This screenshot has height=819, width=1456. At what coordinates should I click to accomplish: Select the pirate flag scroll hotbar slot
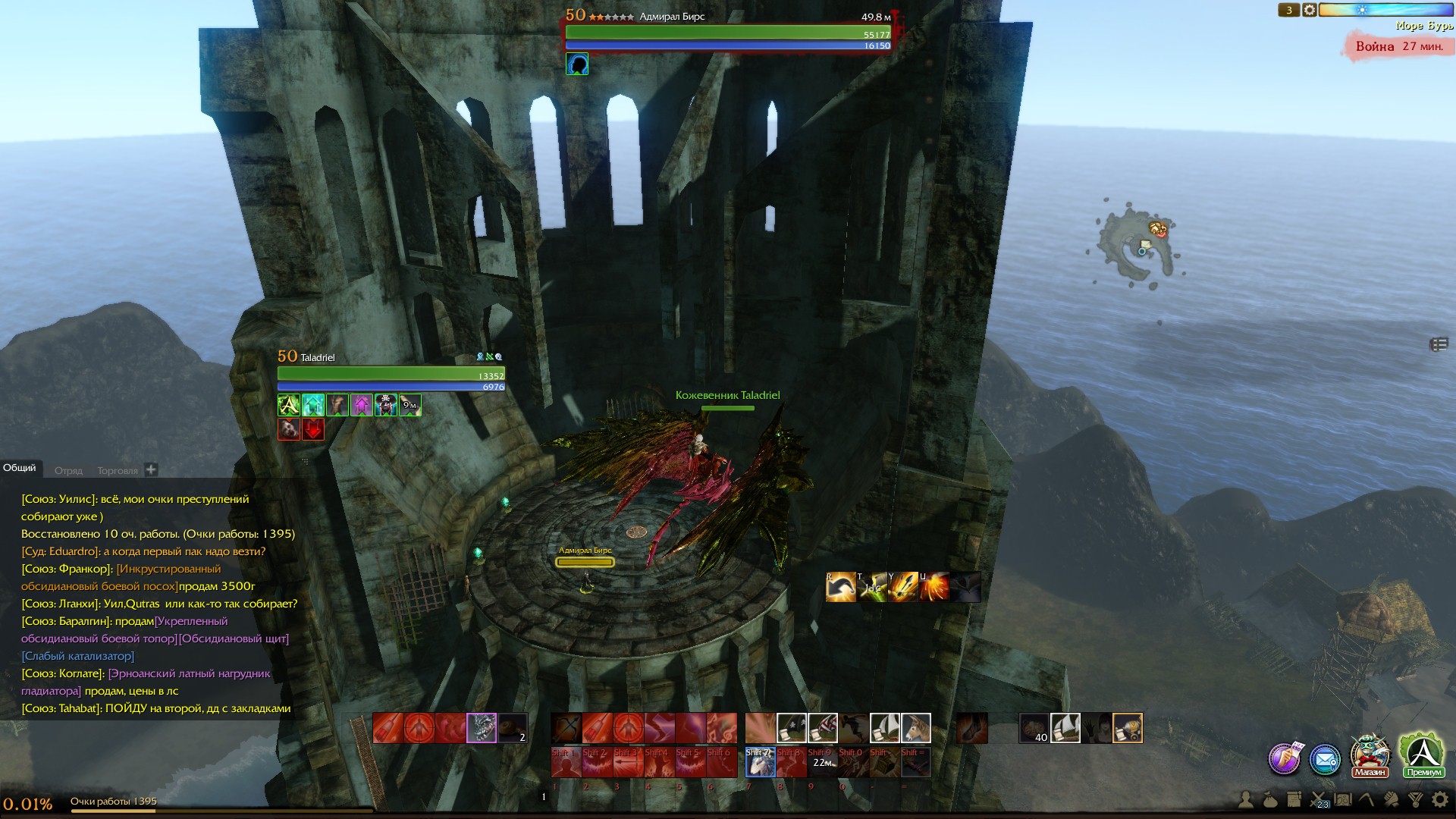792,728
